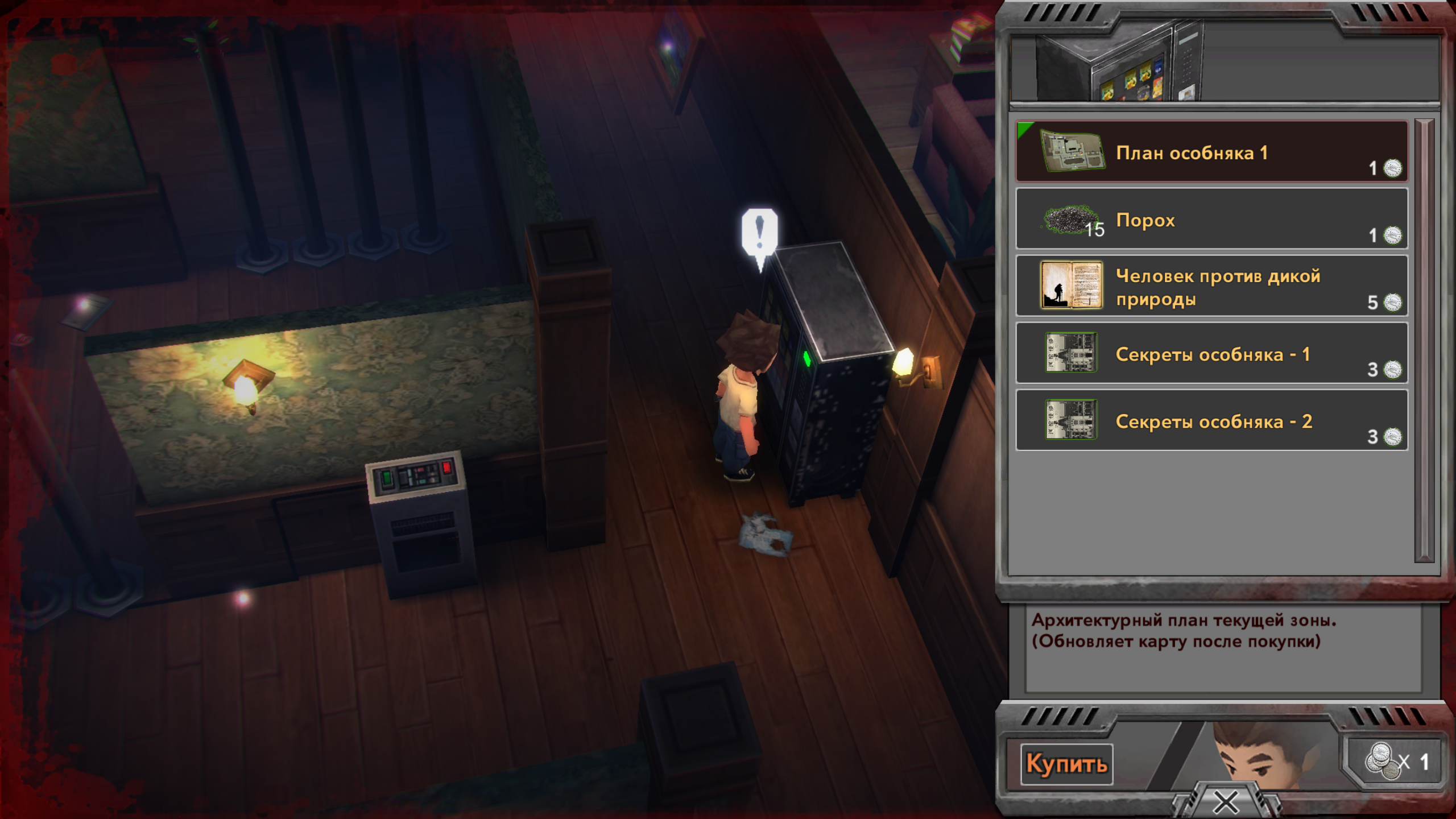Click the Купить button
The width and height of the screenshot is (1456, 819).
[1066, 764]
